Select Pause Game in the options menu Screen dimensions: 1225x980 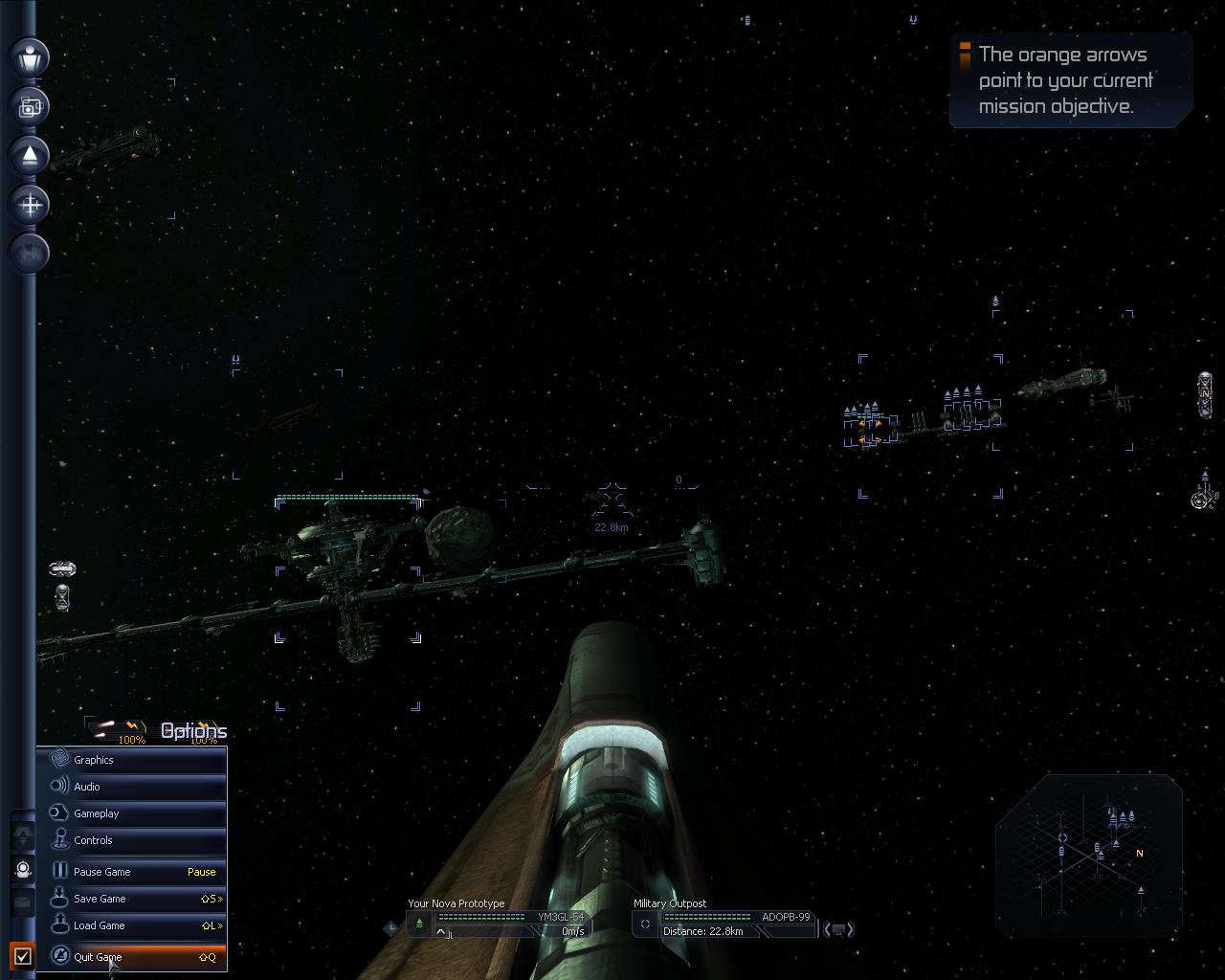tap(131, 872)
